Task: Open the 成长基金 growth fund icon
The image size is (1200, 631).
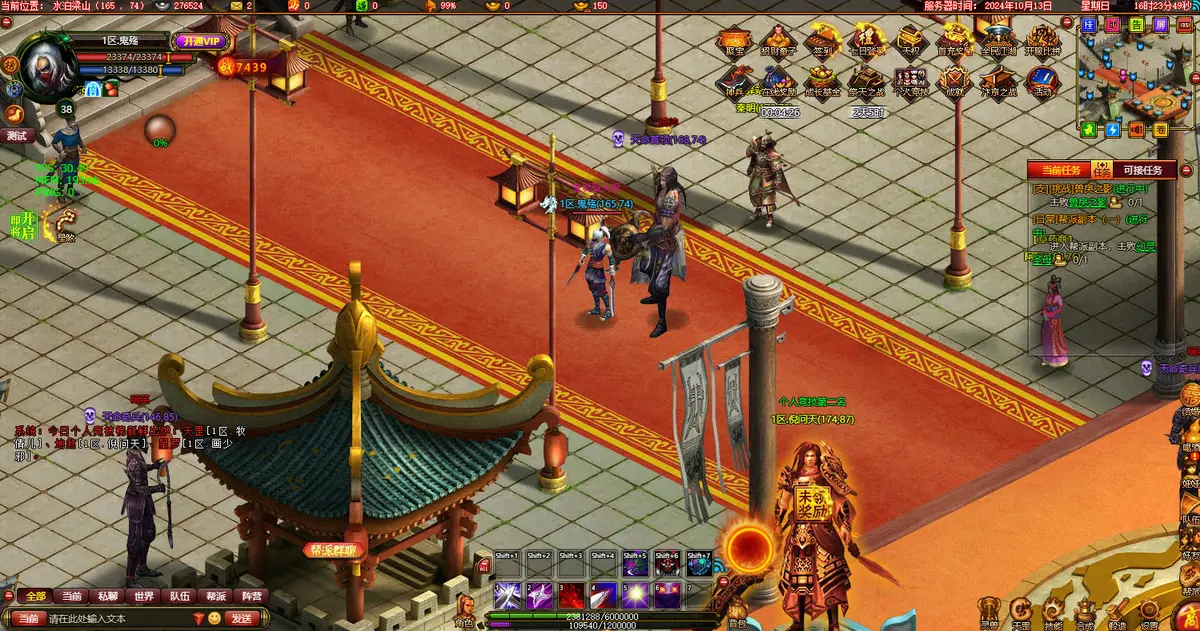Action: [823, 82]
